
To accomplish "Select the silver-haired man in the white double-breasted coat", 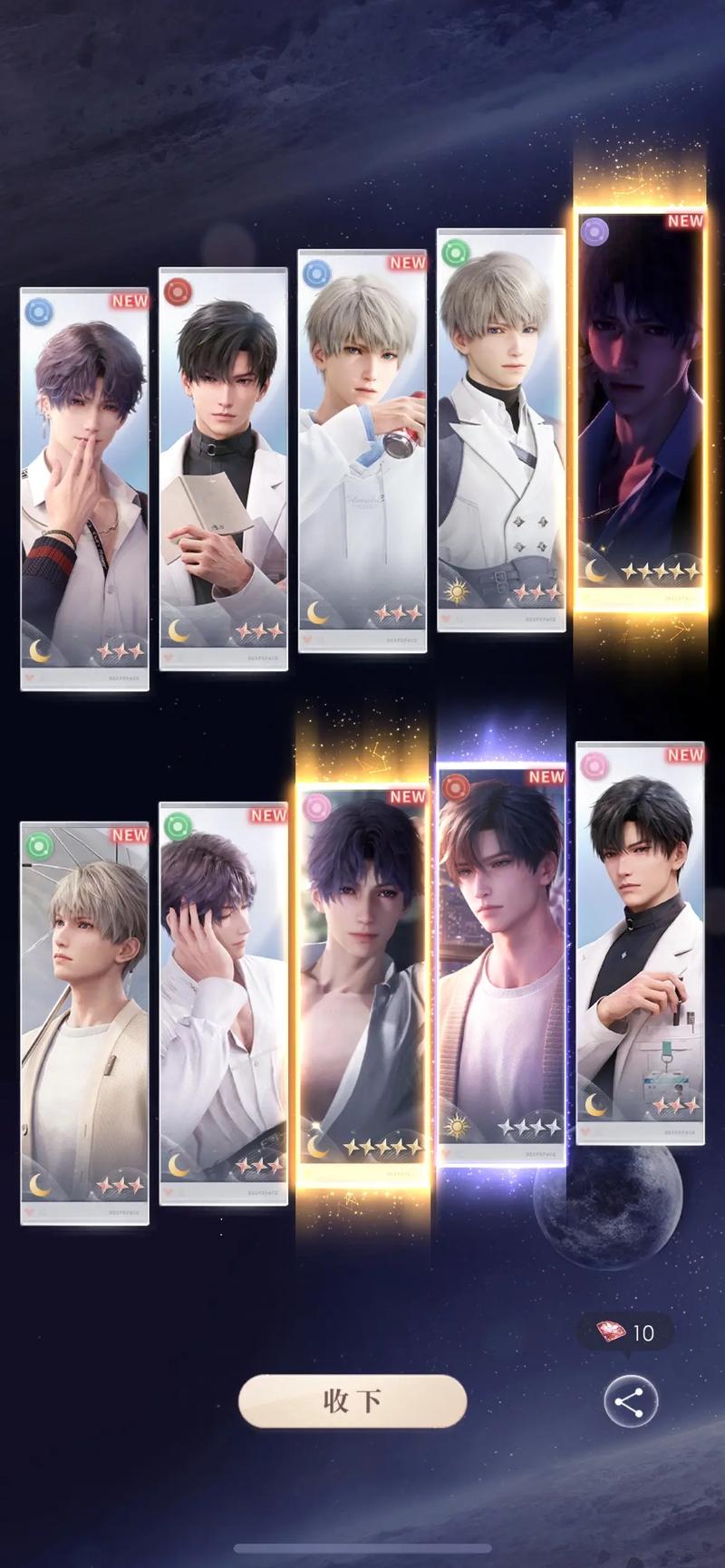I will (x=501, y=429).
